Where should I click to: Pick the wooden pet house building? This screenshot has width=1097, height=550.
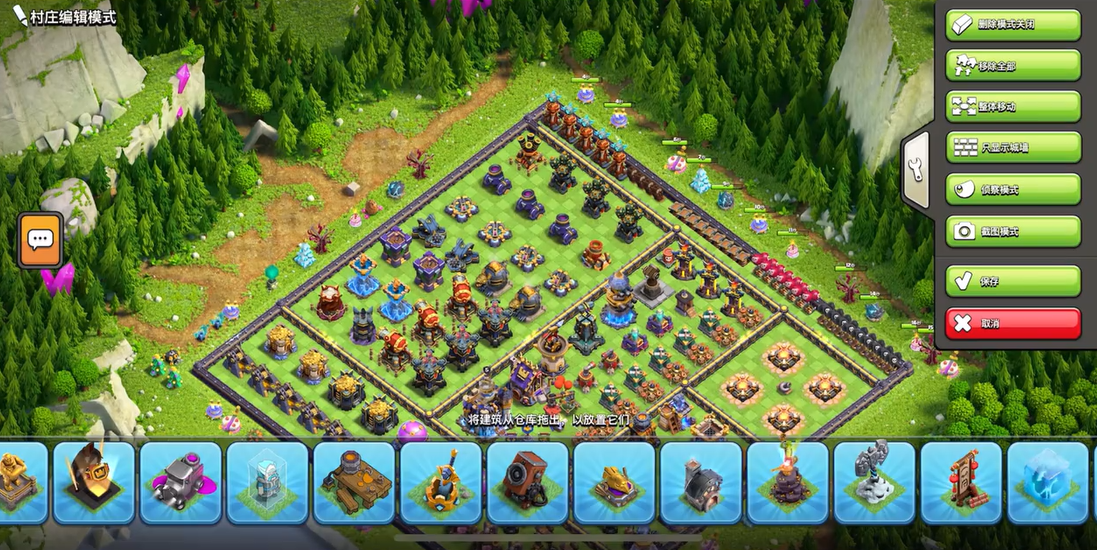click(x=354, y=483)
